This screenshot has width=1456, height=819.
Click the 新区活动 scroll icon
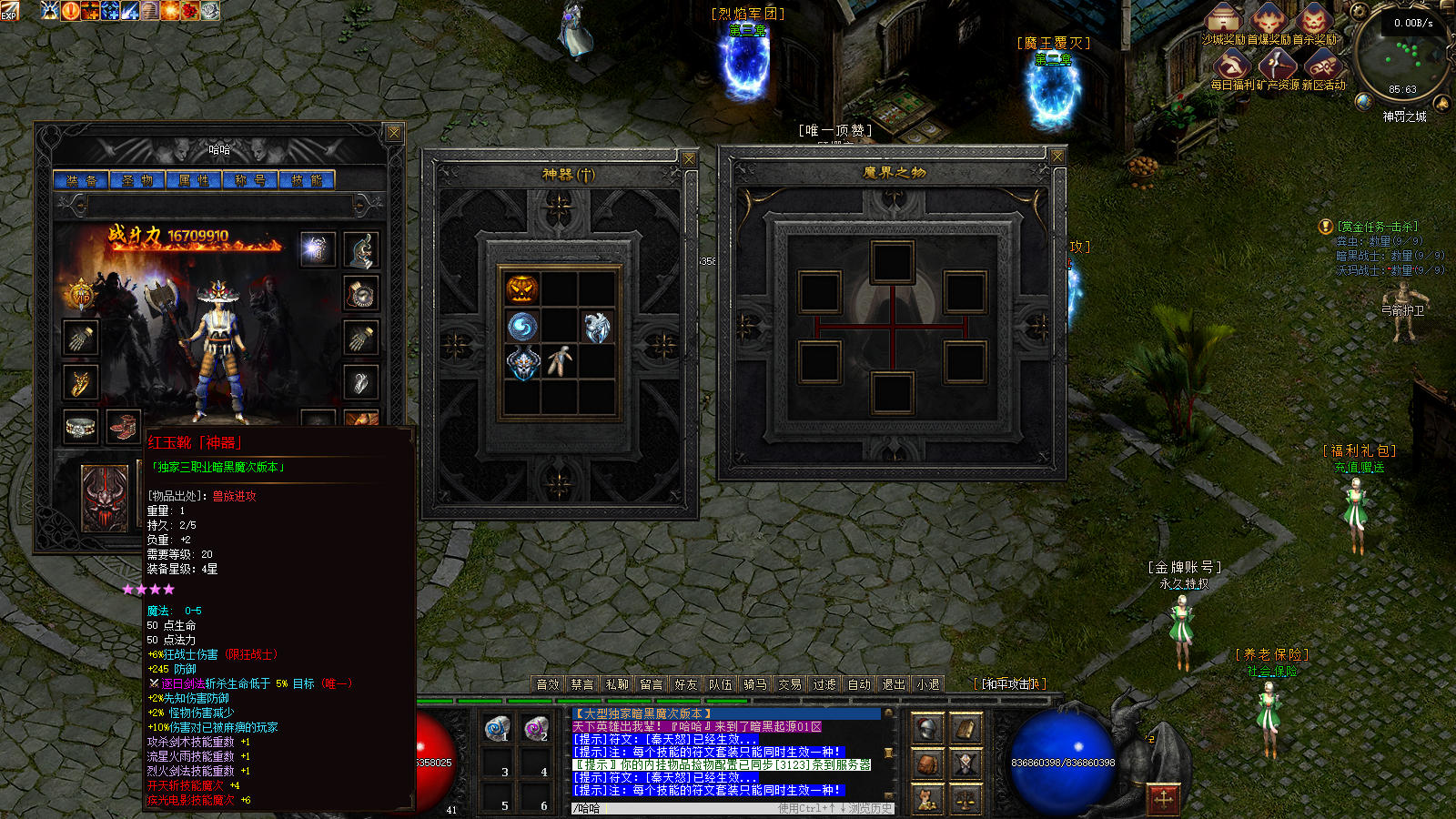[1323, 66]
